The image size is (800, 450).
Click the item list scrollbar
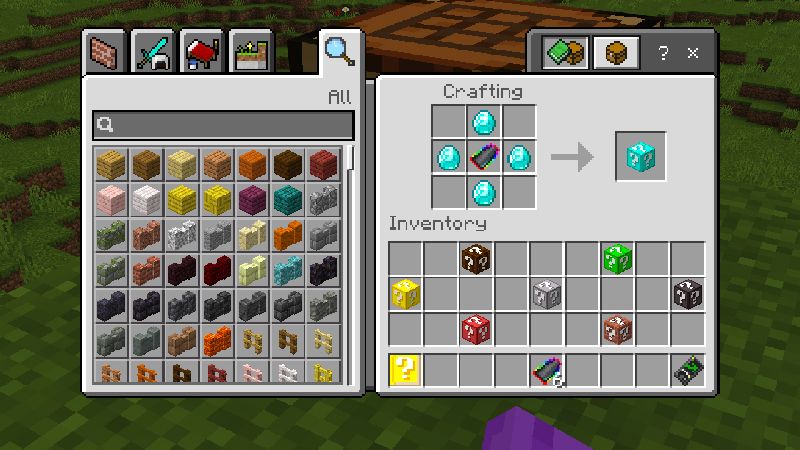(351, 158)
